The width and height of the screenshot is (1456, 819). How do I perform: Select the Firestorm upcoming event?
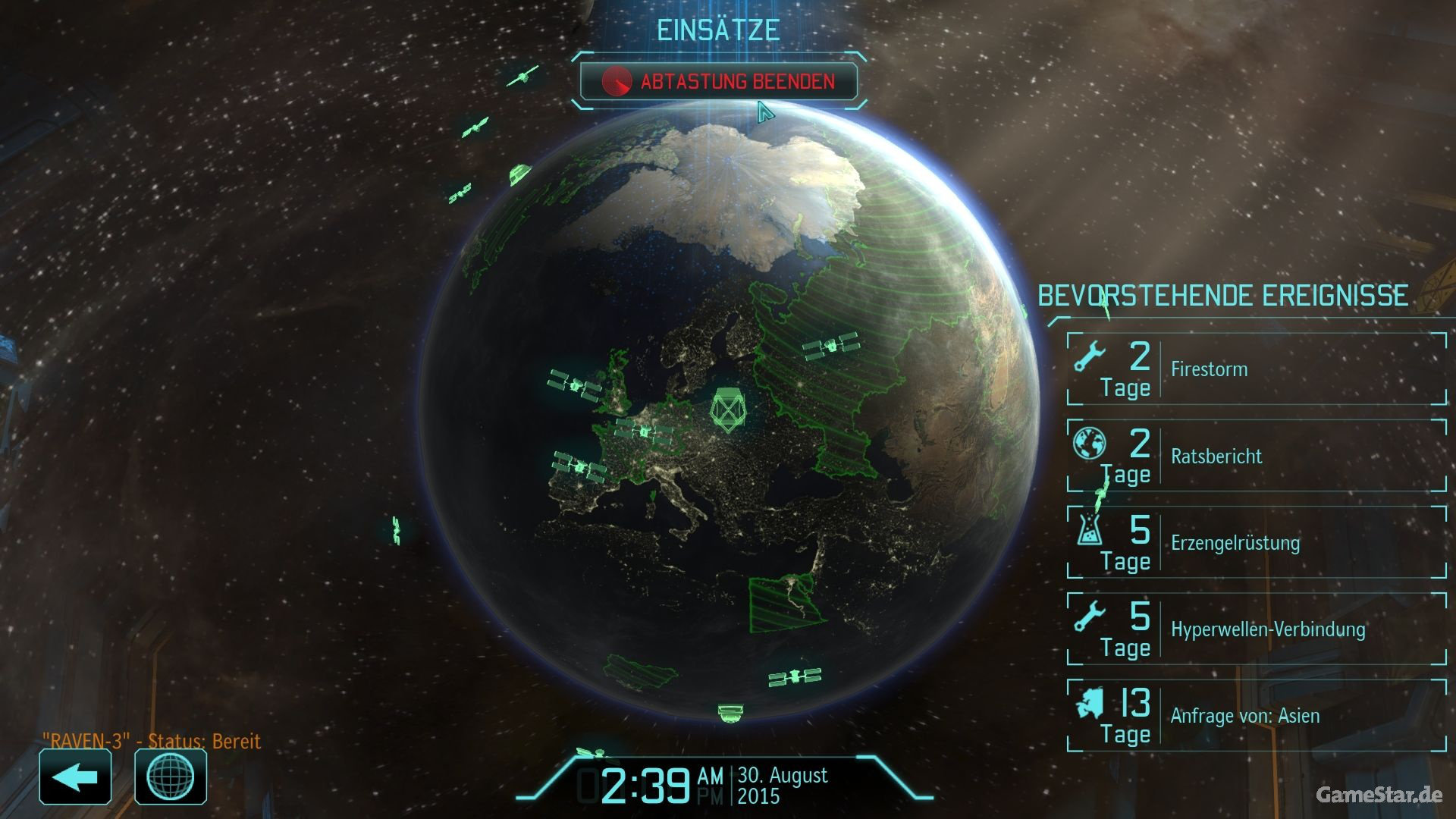[x=1256, y=369]
